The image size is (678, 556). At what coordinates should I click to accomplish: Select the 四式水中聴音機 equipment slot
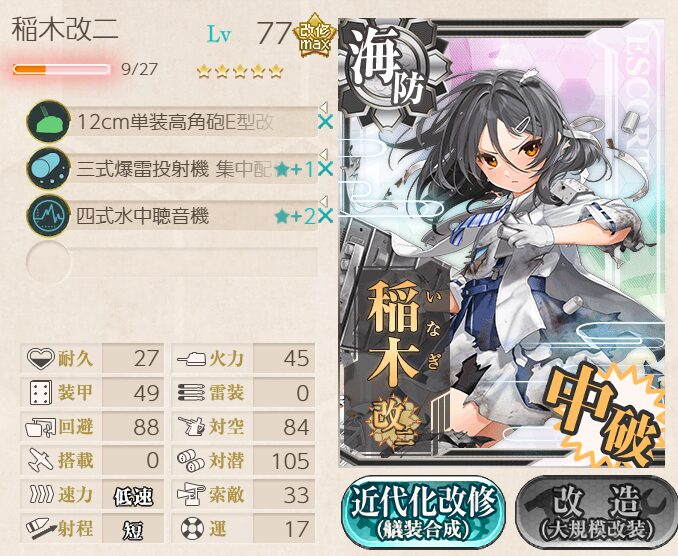click(175, 215)
